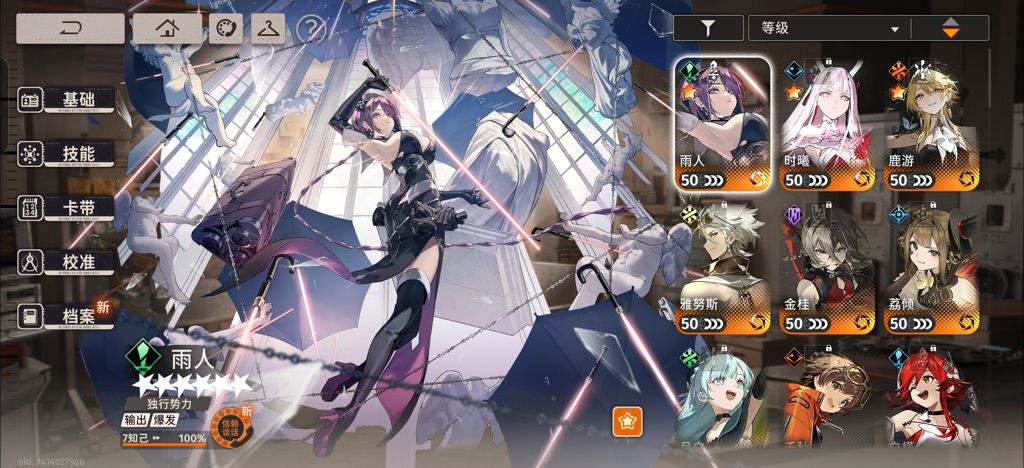Switch to the 基础 tab
The width and height of the screenshot is (1024, 468).
(x=67, y=100)
